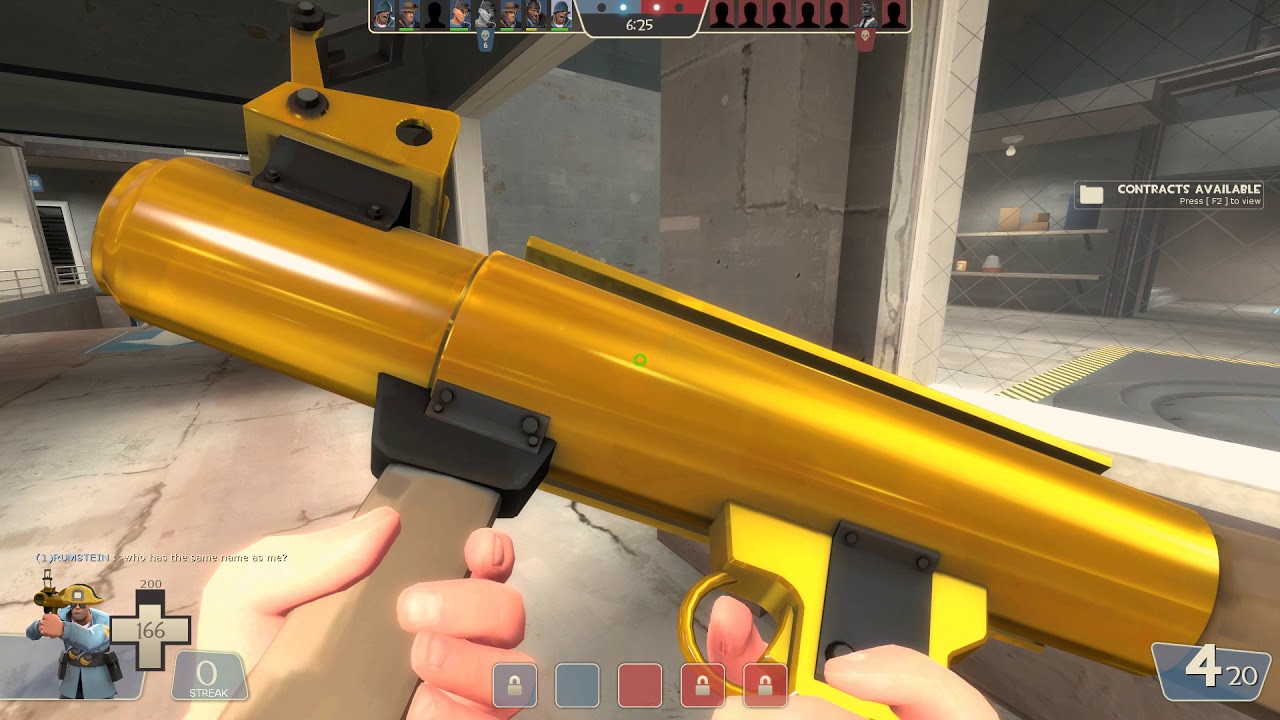This screenshot has height=720, width=1280.
Task: Select the Engineer avatar in the team panel
Action: [x=459, y=15]
